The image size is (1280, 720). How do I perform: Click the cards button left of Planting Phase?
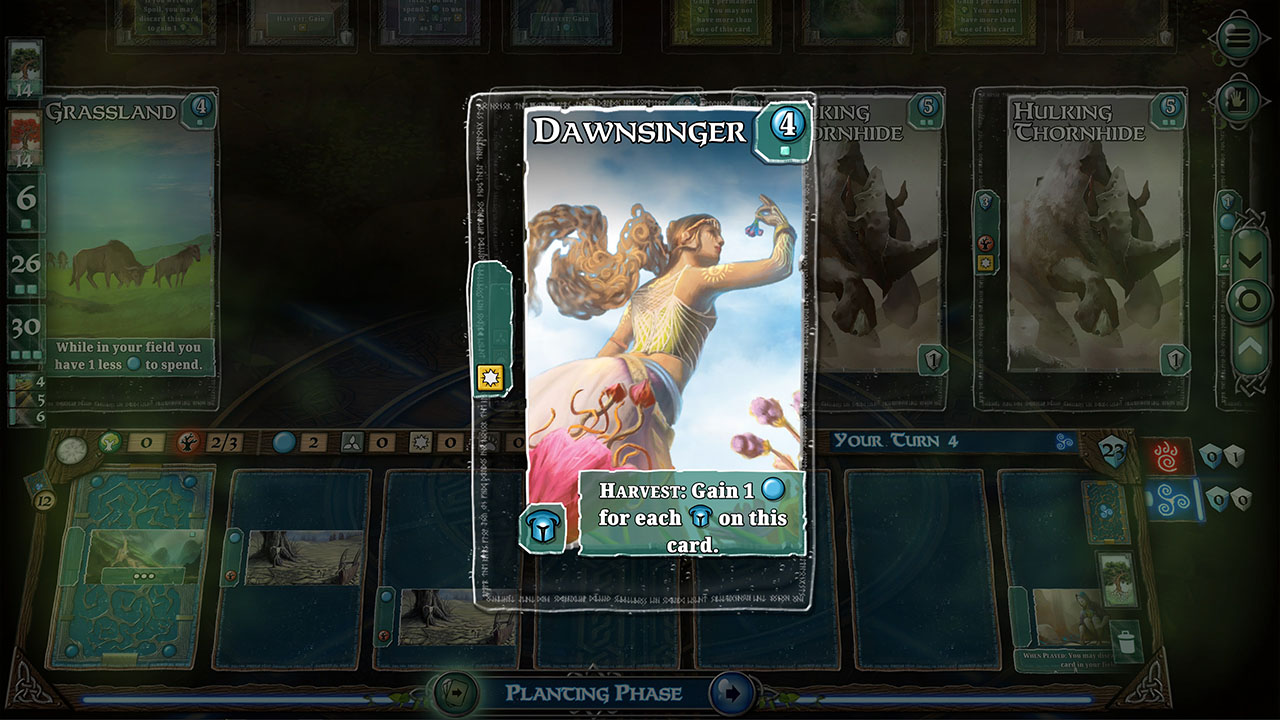coord(453,693)
